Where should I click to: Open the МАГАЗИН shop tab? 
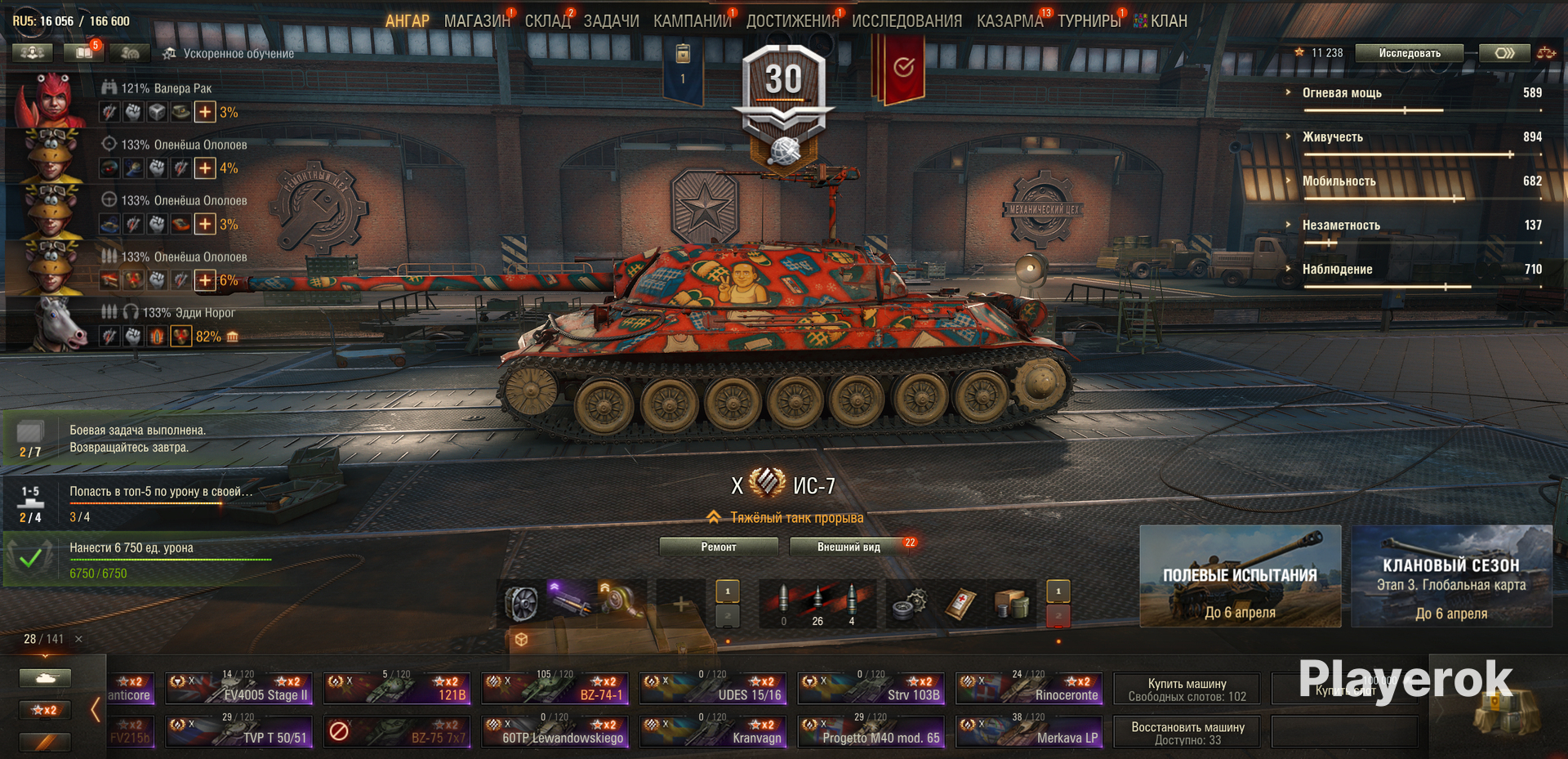pos(476,21)
